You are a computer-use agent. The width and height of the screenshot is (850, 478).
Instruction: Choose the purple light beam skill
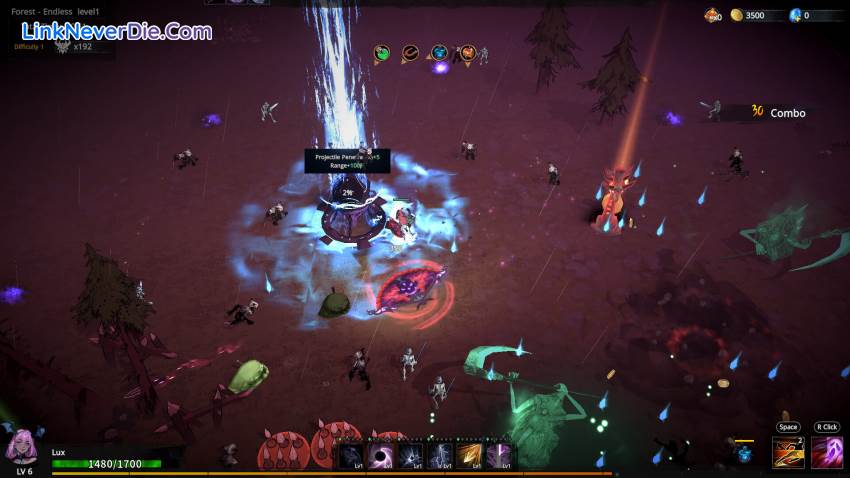(500, 456)
